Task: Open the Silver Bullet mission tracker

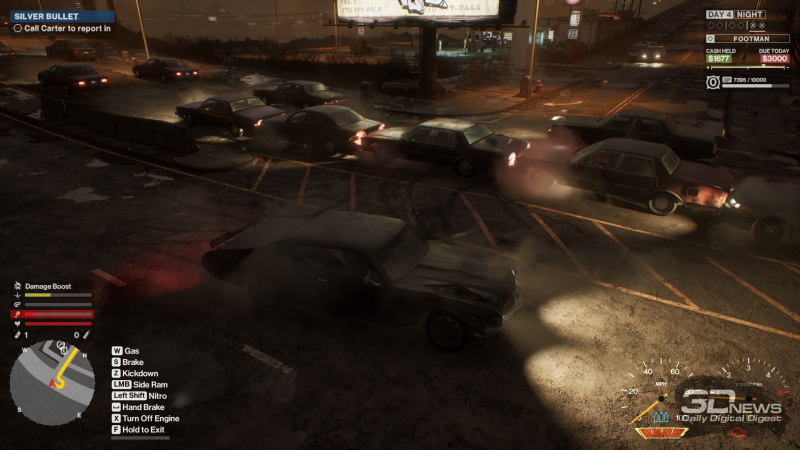Action: pos(58,16)
